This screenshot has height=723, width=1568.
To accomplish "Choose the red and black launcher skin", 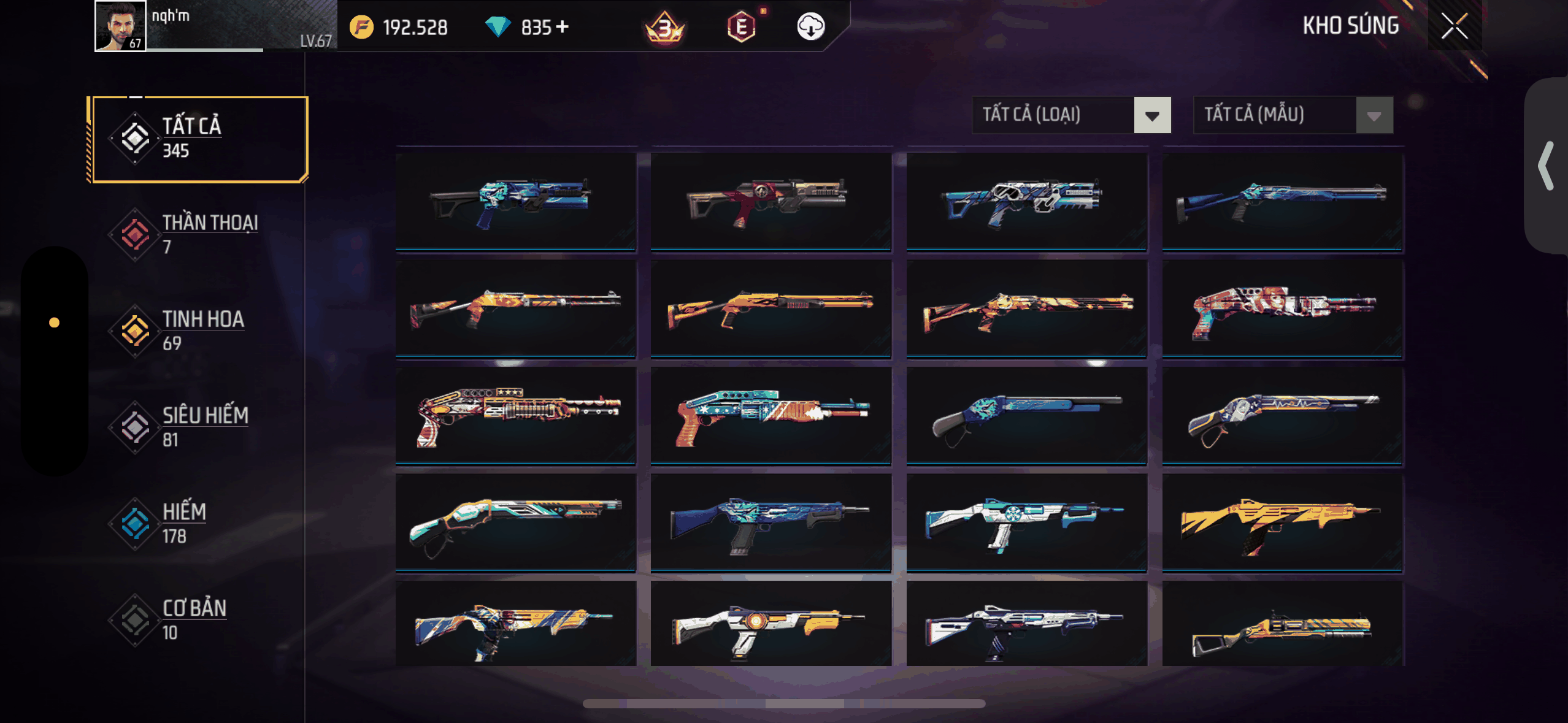I will coord(771,201).
